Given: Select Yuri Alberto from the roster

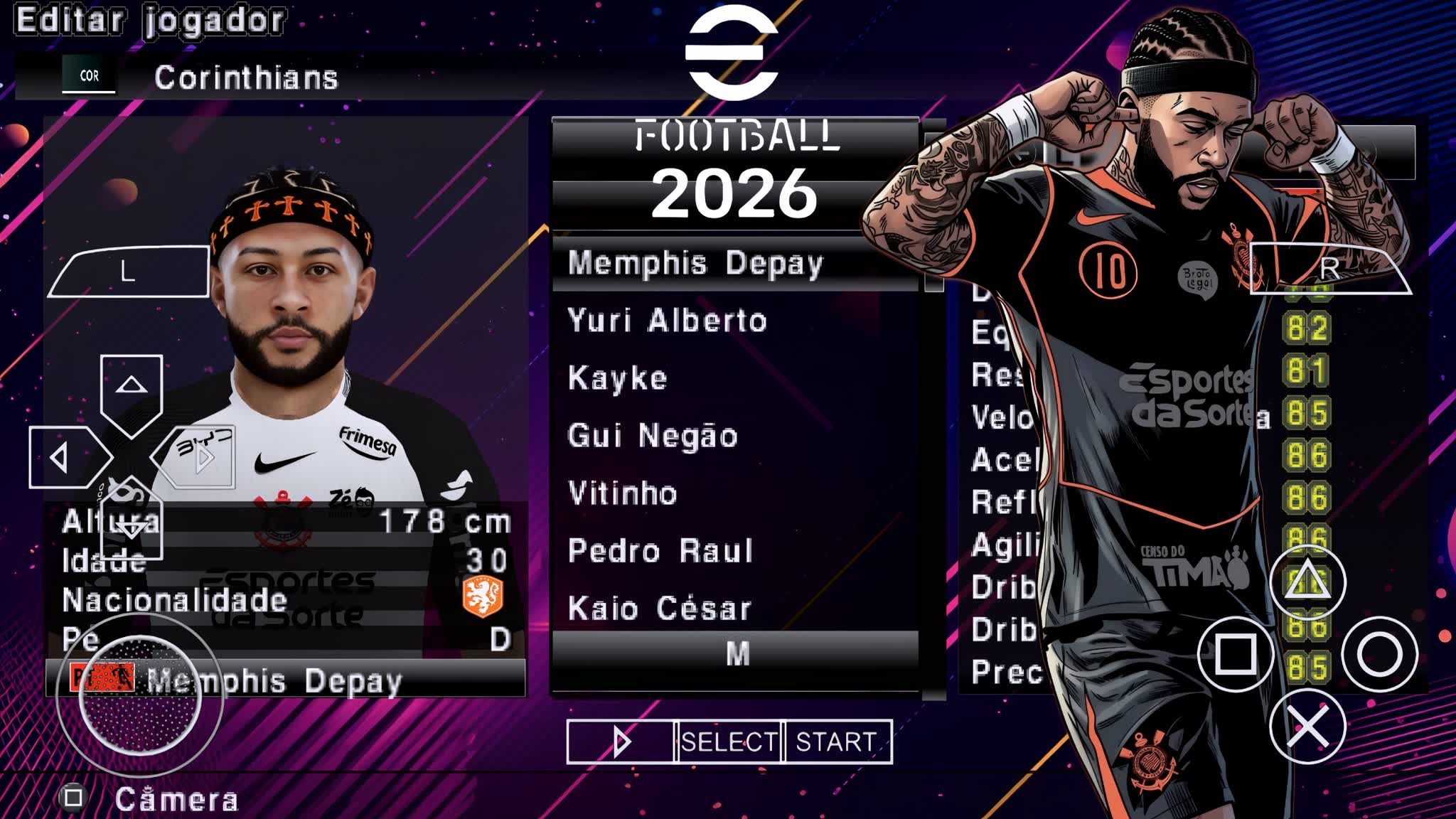Looking at the screenshot, I should pos(665,320).
